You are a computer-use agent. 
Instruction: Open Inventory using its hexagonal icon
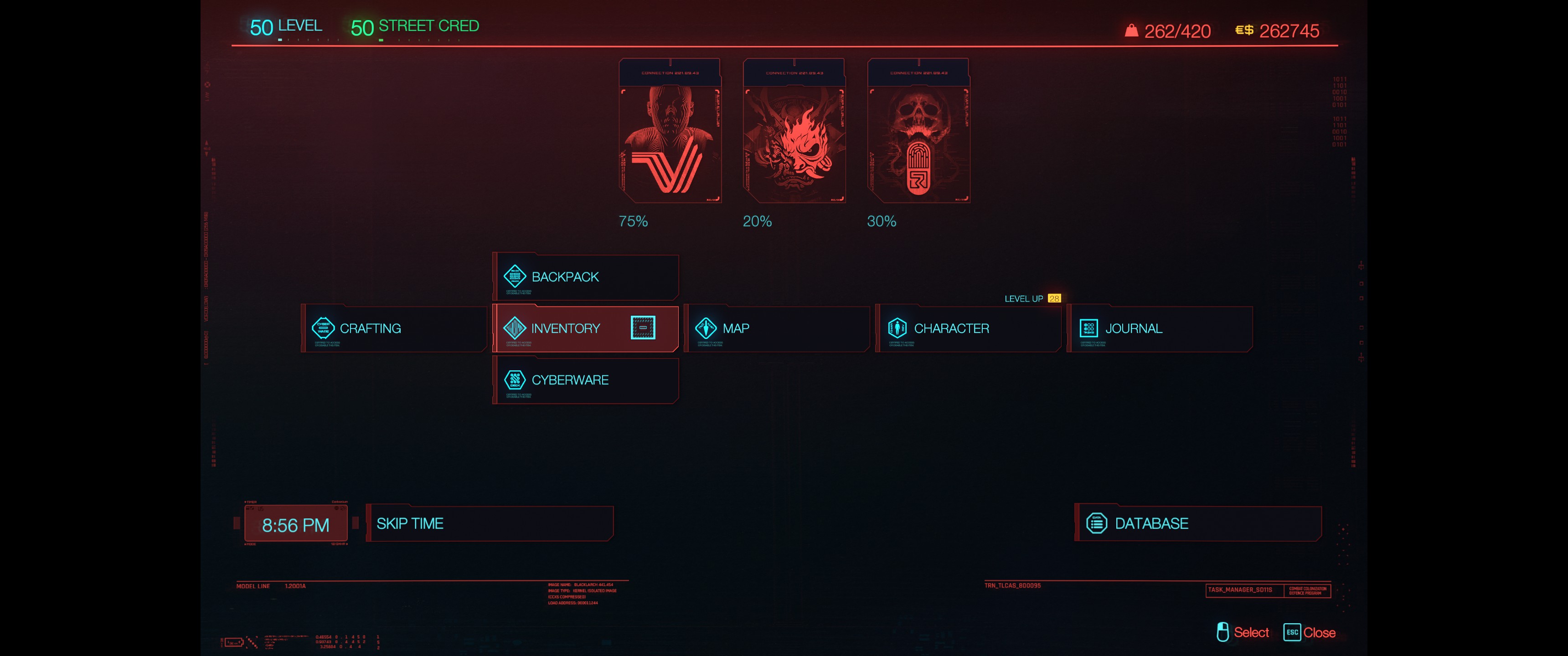coord(514,328)
